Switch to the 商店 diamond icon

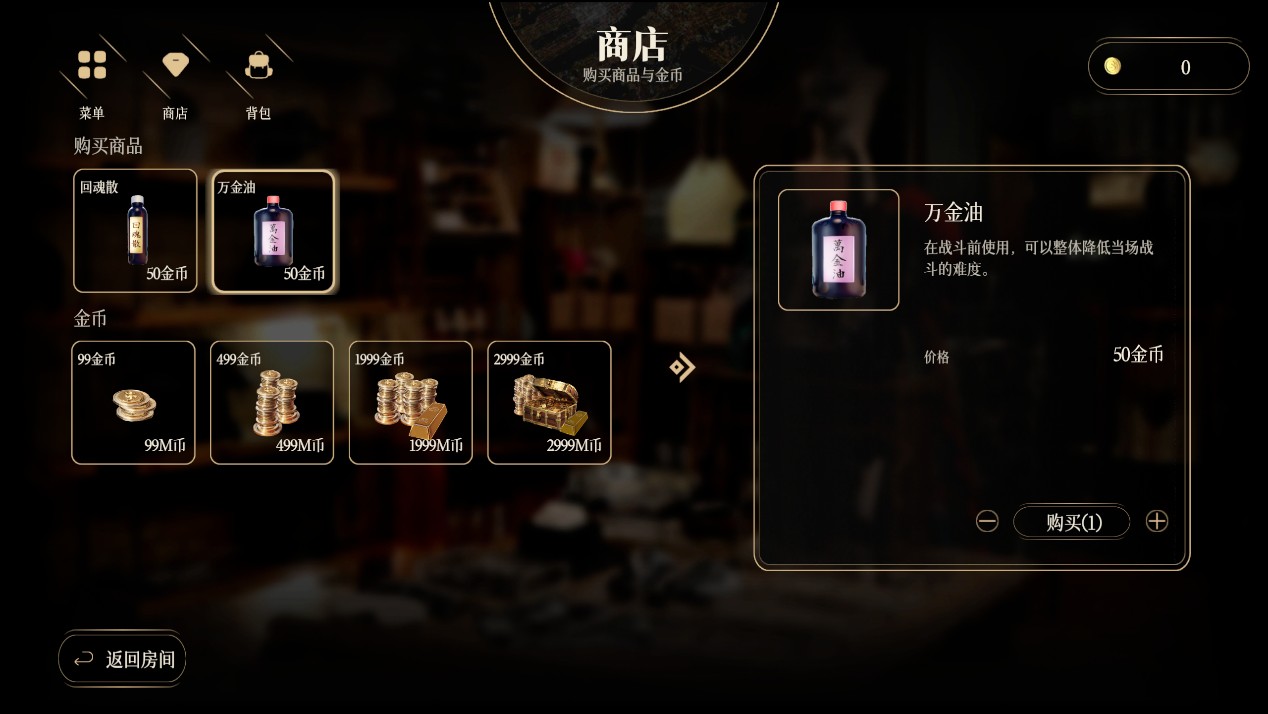pyautogui.click(x=176, y=66)
